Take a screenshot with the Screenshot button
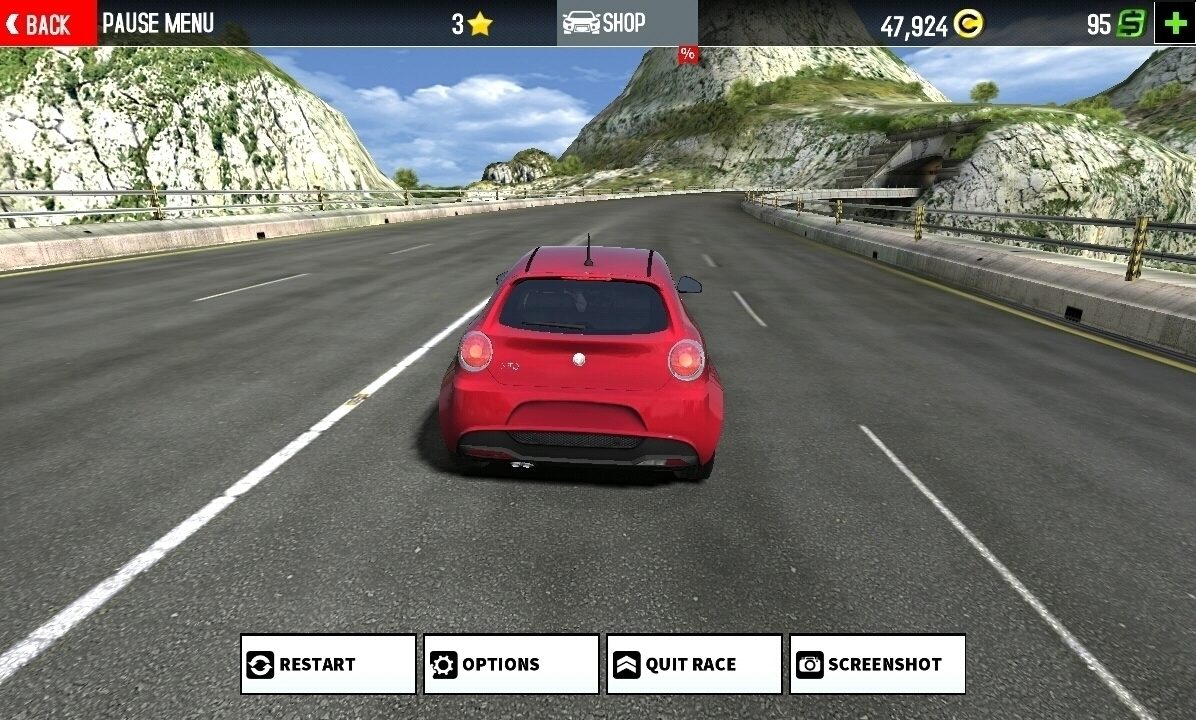Viewport: 1196px width, 720px height. (x=877, y=664)
